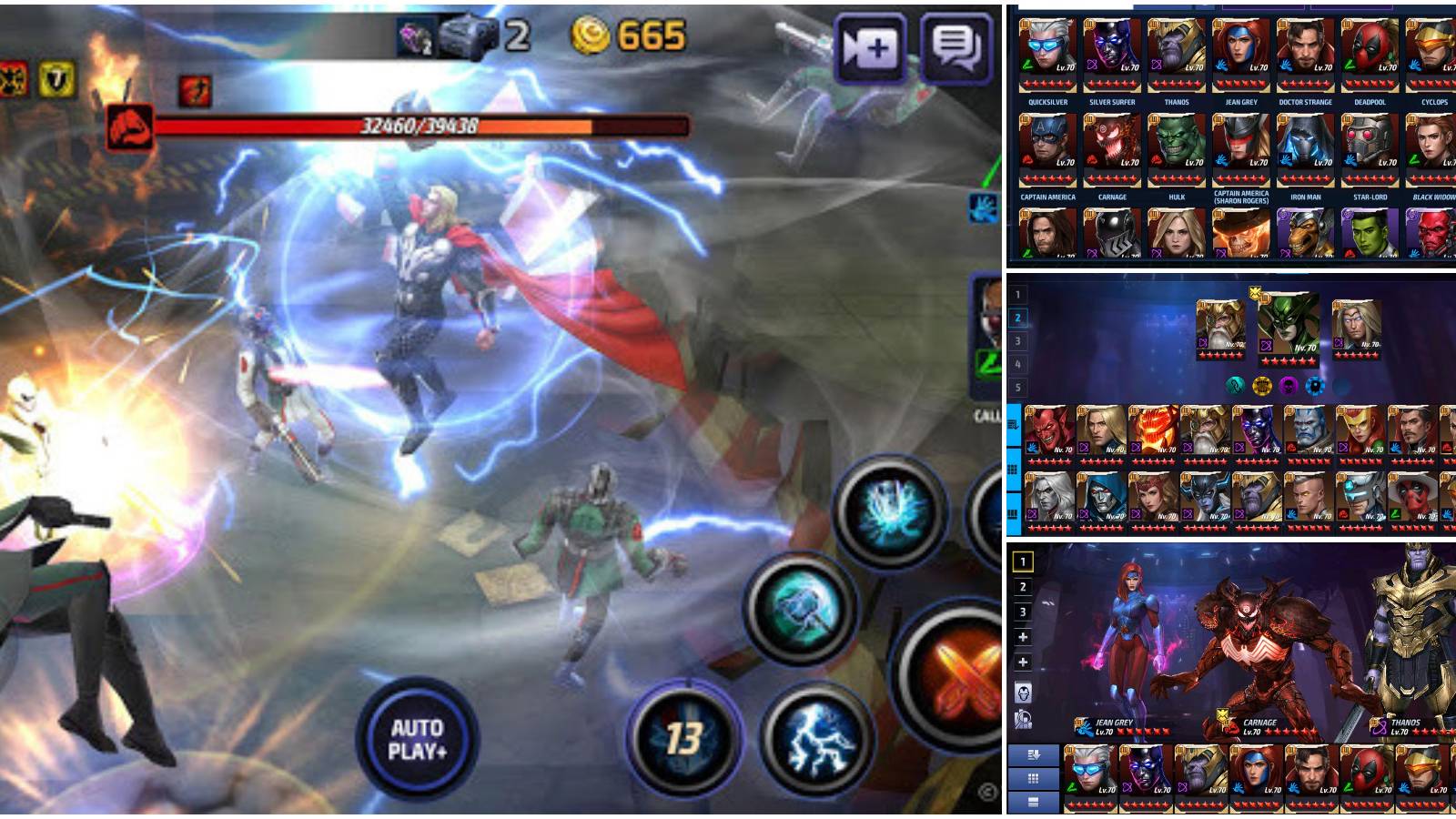Toggle the teal link synergy orb

pyautogui.click(x=1234, y=386)
